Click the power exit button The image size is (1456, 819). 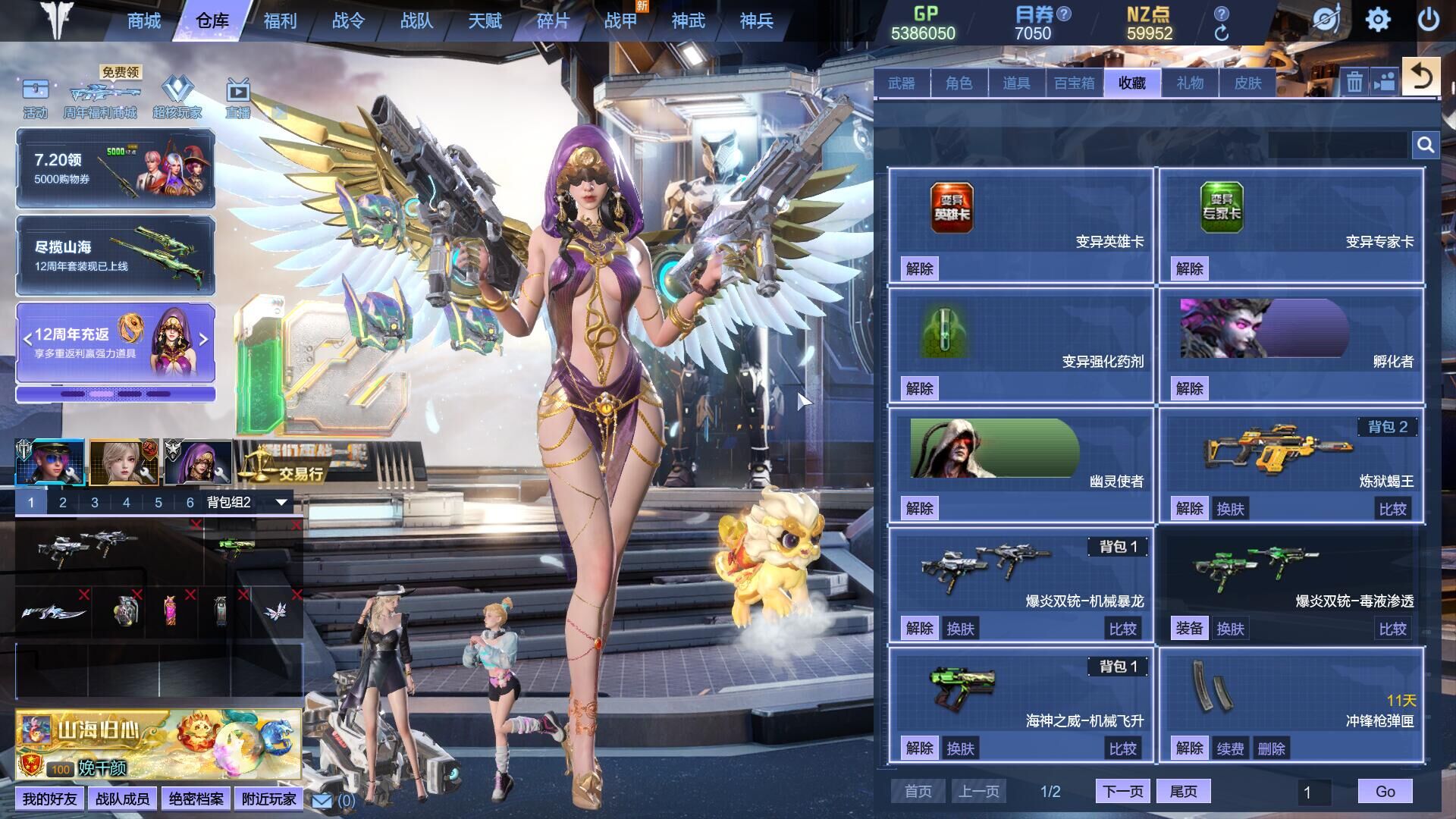coord(1428,20)
